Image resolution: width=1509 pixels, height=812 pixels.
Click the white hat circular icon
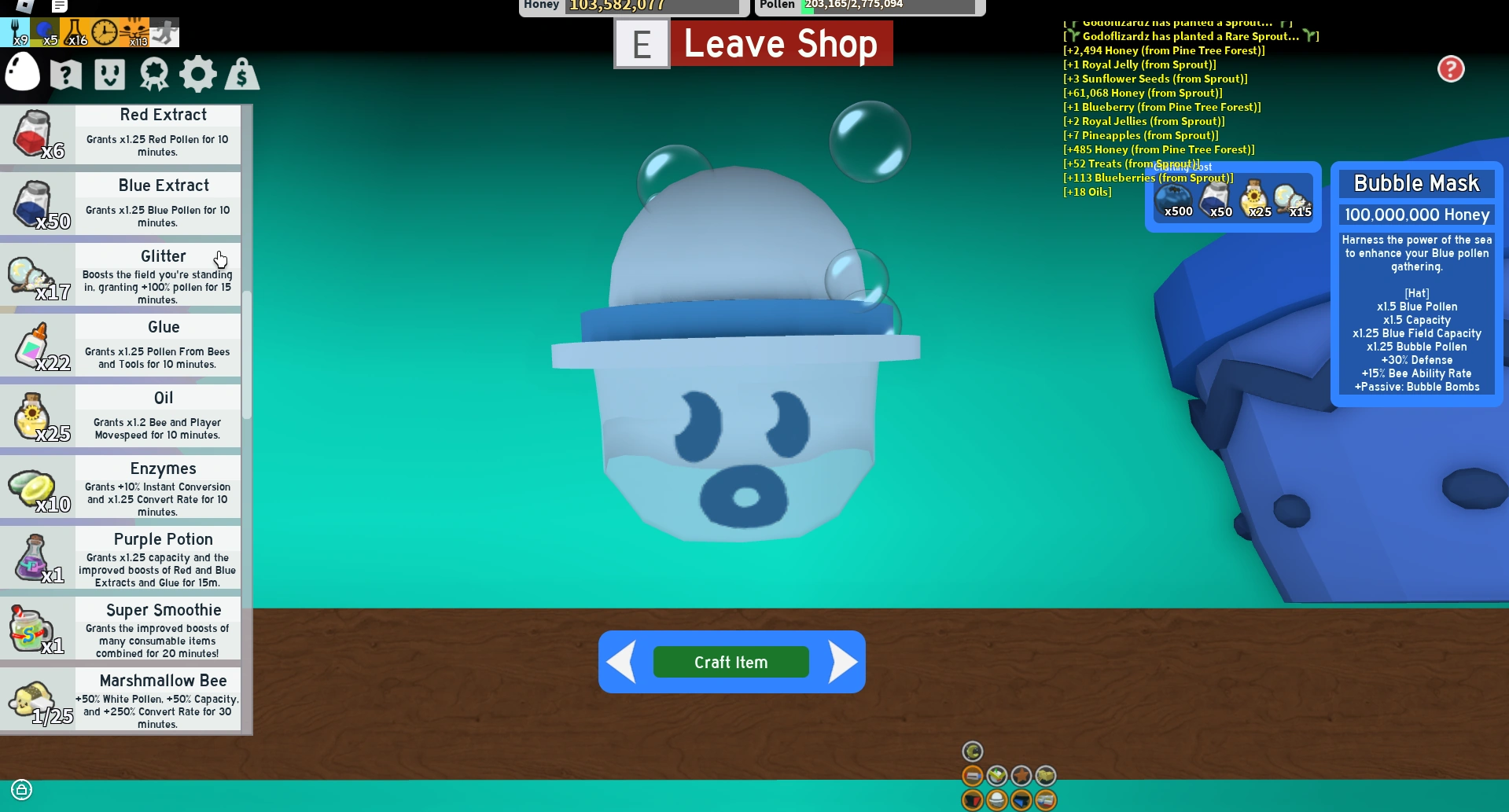[x=997, y=800]
